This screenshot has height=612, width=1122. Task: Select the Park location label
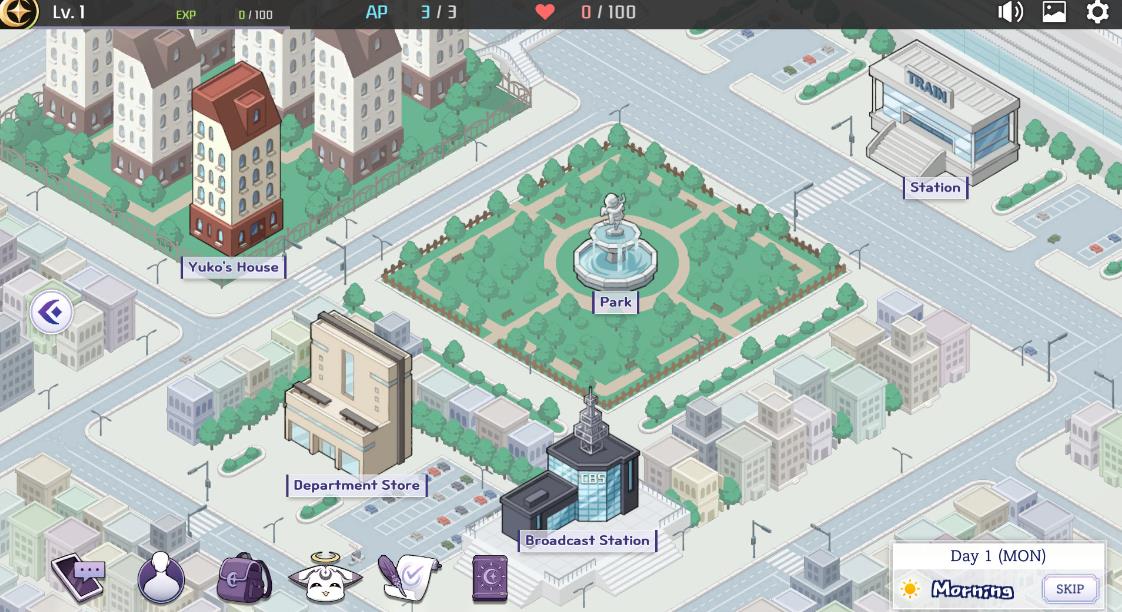615,302
